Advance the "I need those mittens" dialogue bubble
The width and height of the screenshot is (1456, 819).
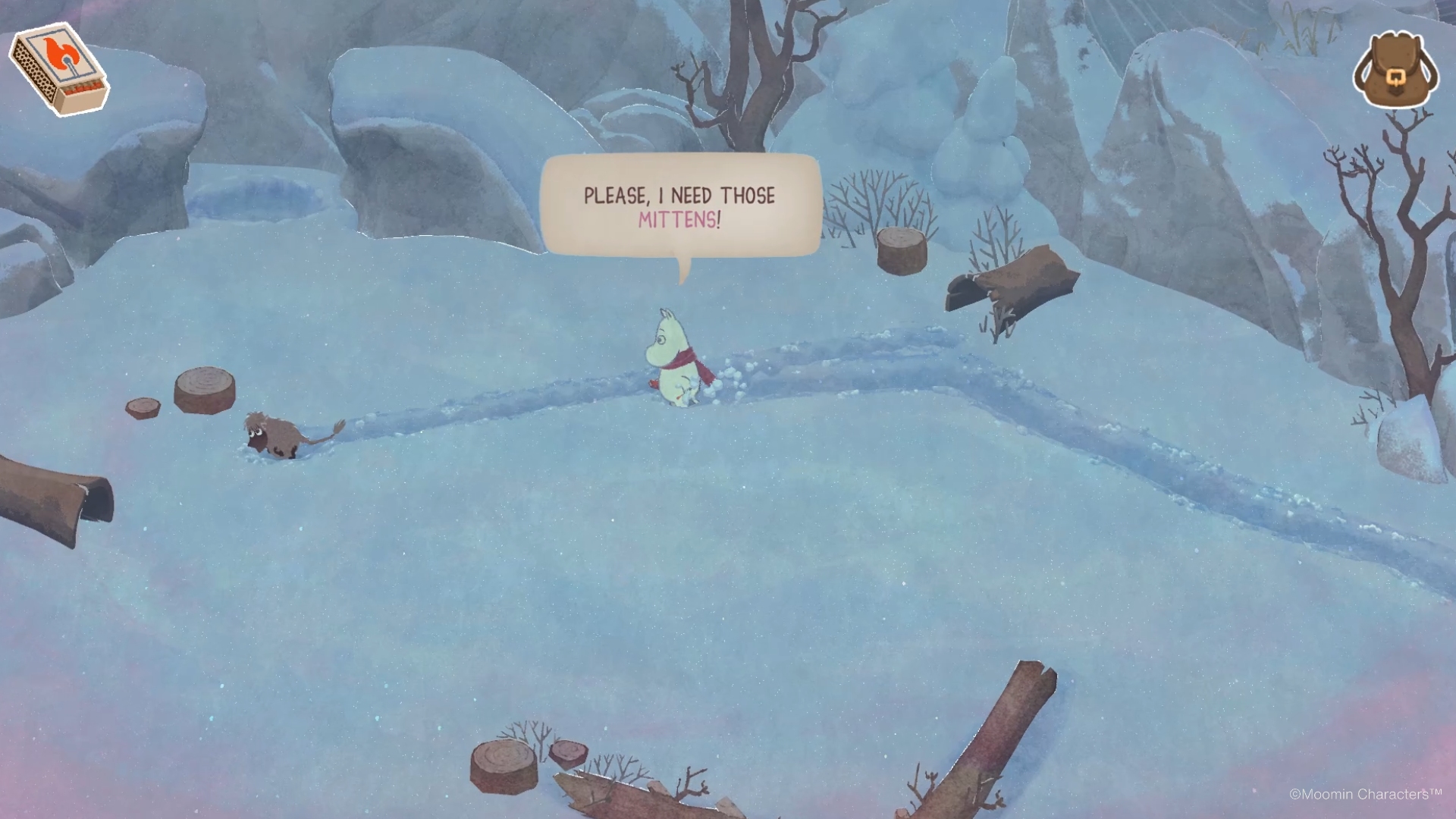coord(679,206)
